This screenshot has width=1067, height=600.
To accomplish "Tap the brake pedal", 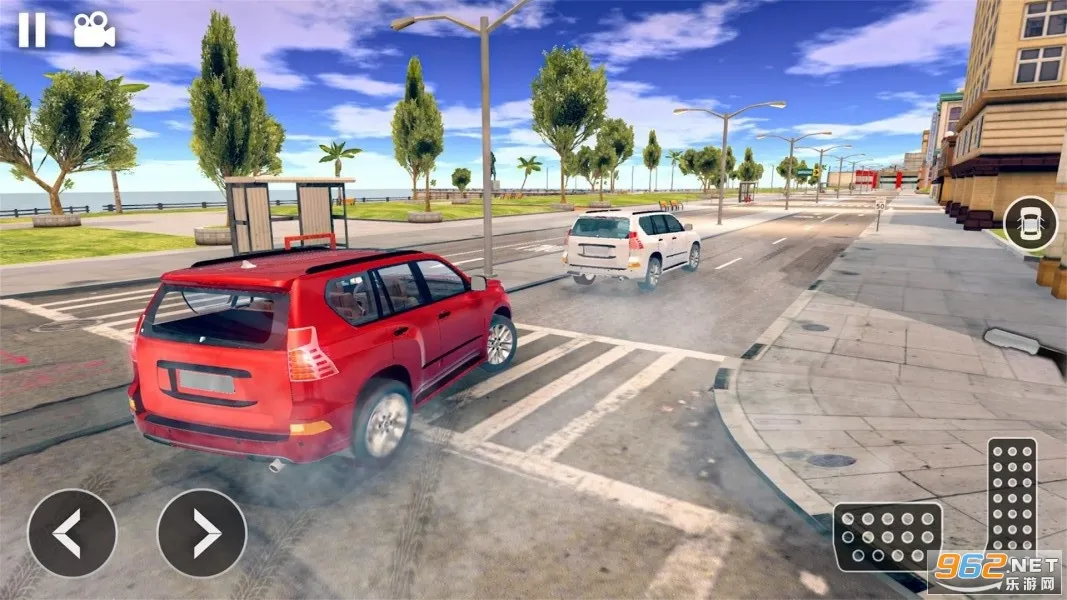I will click(x=887, y=536).
